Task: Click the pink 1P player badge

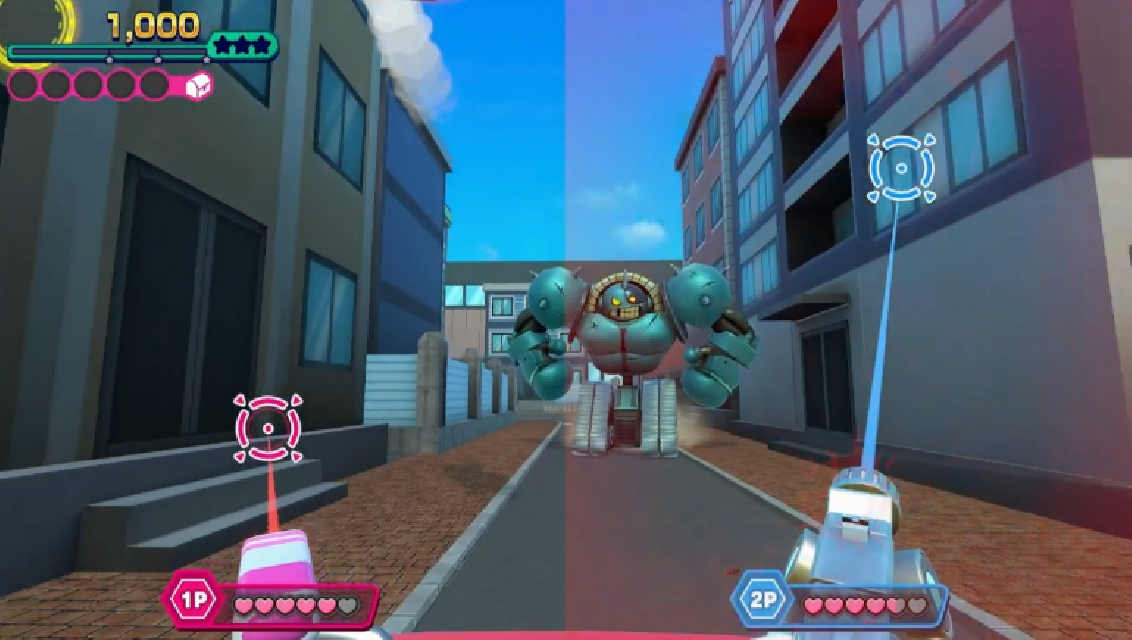Action: click(190, 603)
